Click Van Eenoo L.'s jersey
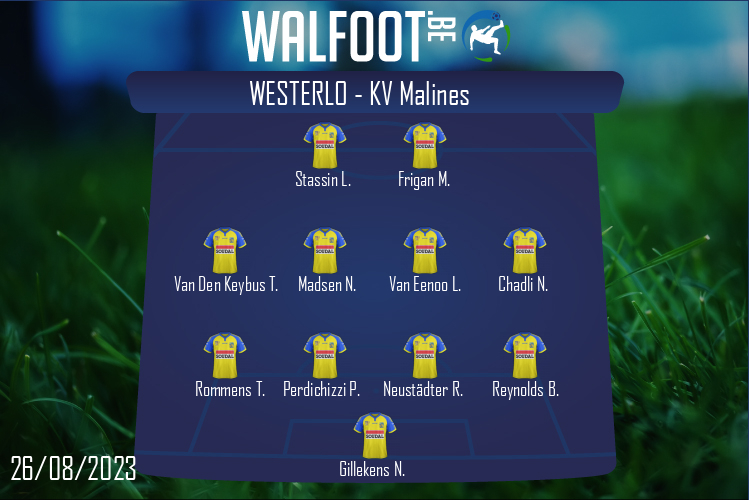 424,251
